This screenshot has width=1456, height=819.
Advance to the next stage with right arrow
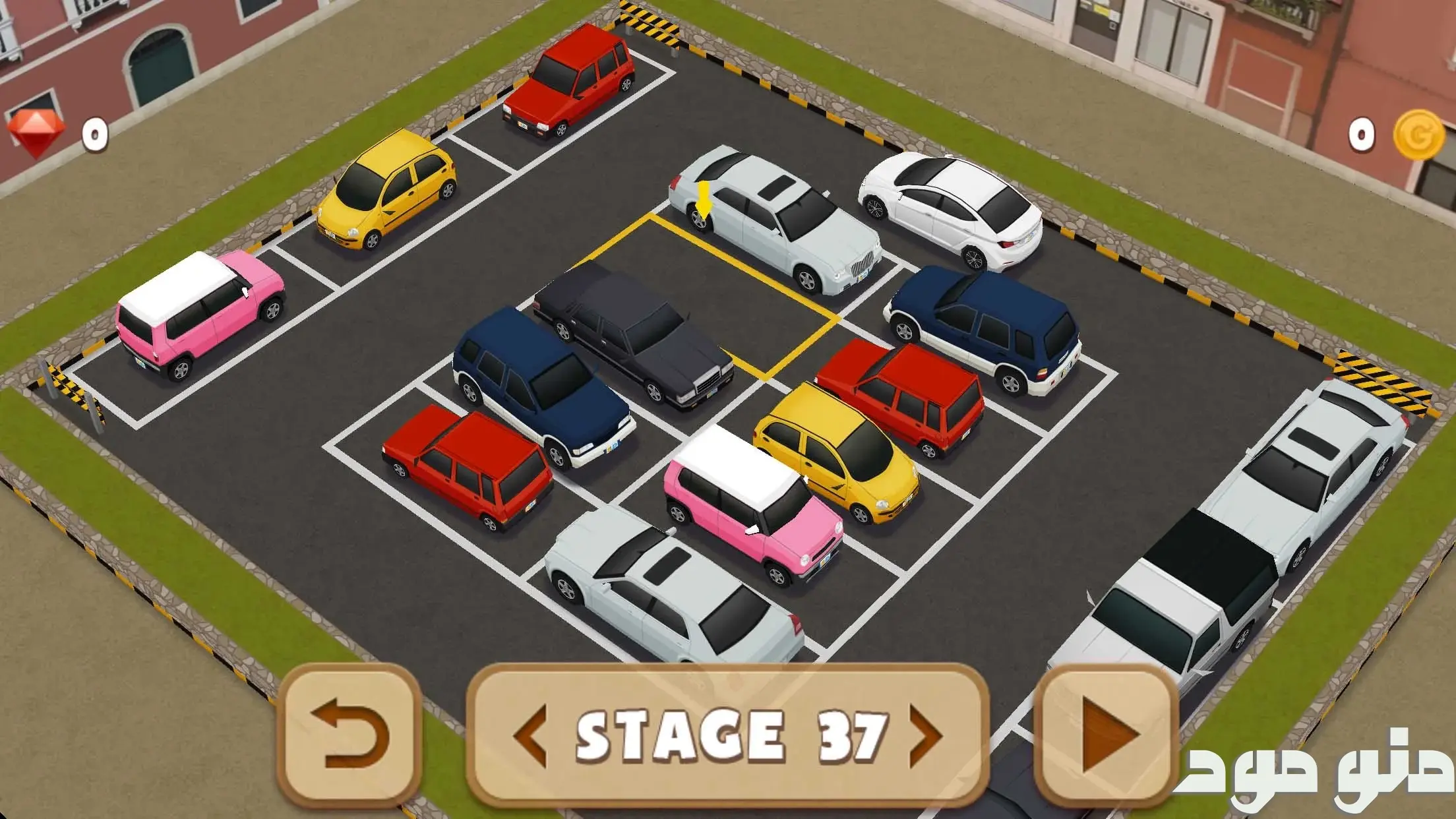[925, 735]
